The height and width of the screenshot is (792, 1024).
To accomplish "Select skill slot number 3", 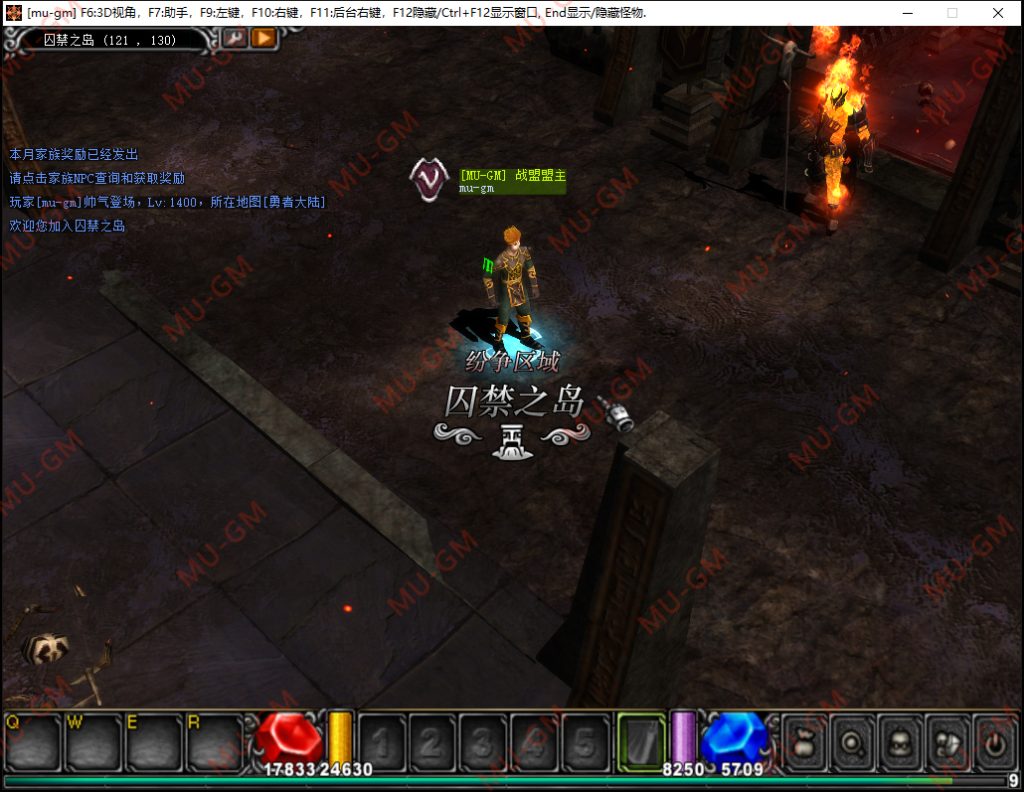I will pos(484,742).
